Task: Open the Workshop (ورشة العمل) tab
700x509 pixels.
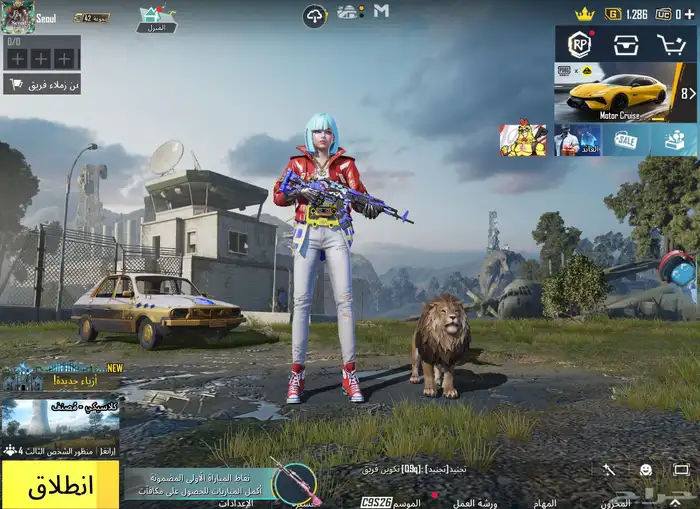Action: tap(477, 502)
